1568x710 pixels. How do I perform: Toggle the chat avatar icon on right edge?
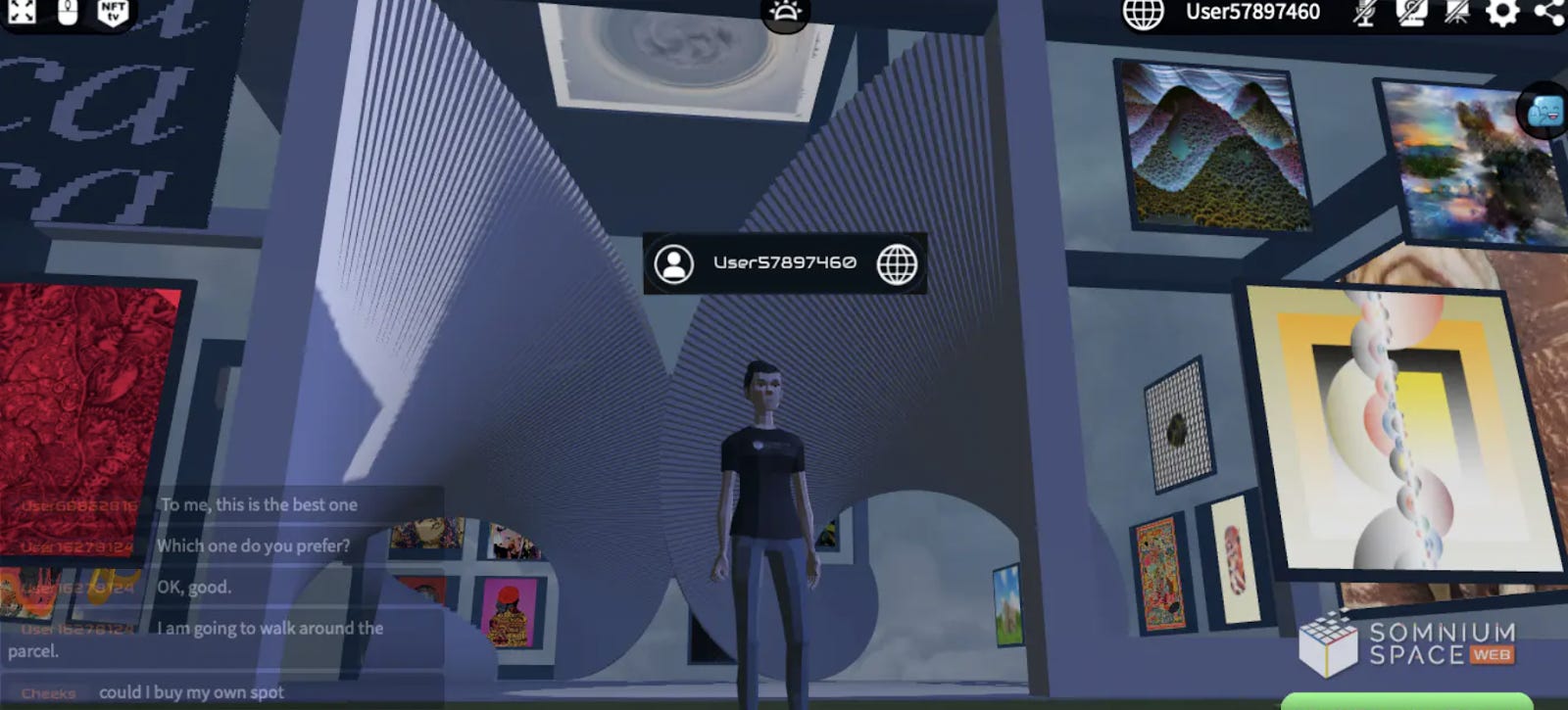[1540, 110]
